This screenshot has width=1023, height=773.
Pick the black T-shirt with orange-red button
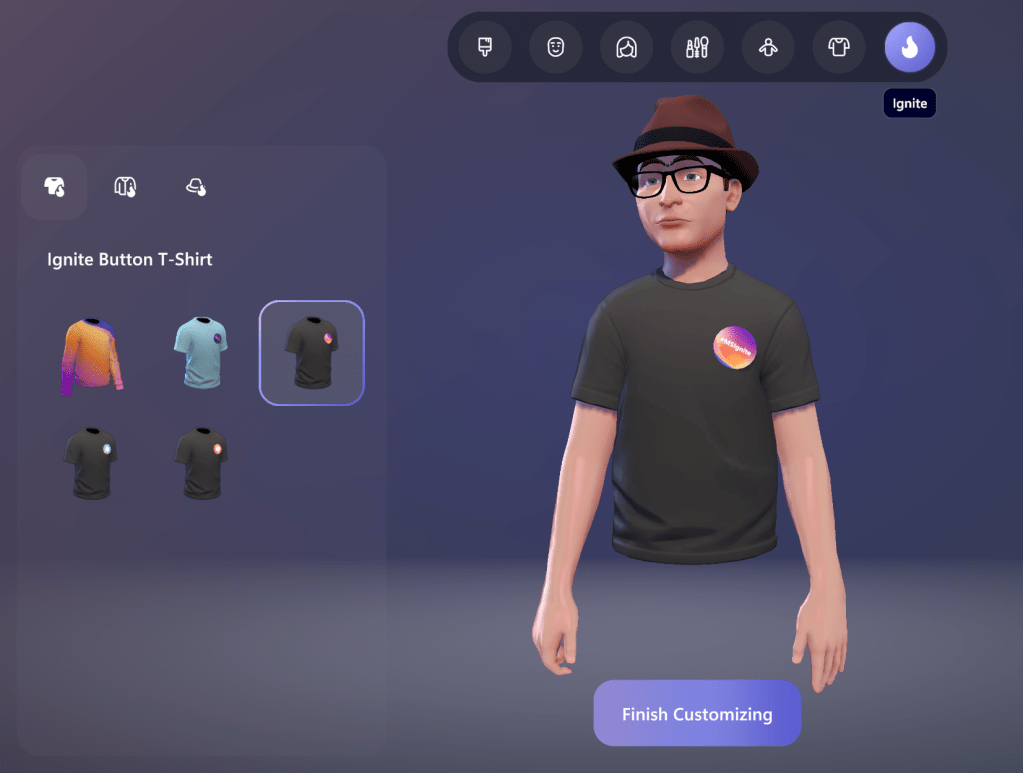point(201,463)
